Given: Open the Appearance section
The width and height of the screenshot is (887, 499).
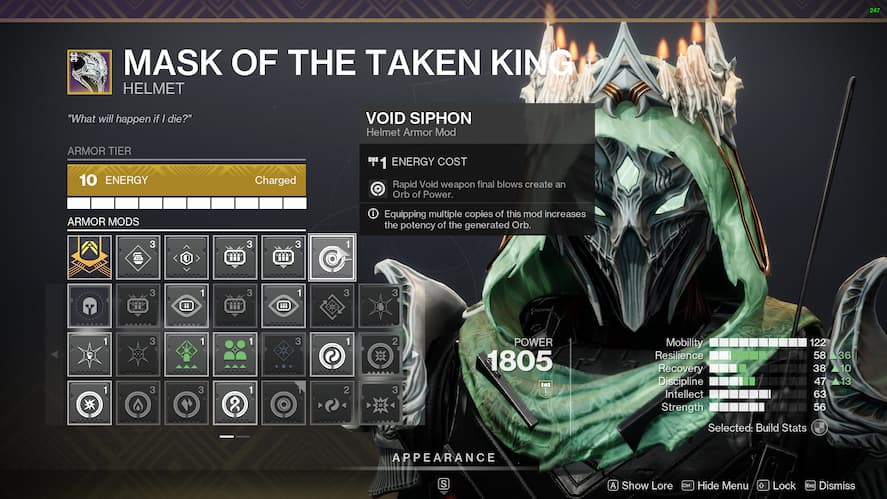Looking at the screenshot, I should 443,458.
